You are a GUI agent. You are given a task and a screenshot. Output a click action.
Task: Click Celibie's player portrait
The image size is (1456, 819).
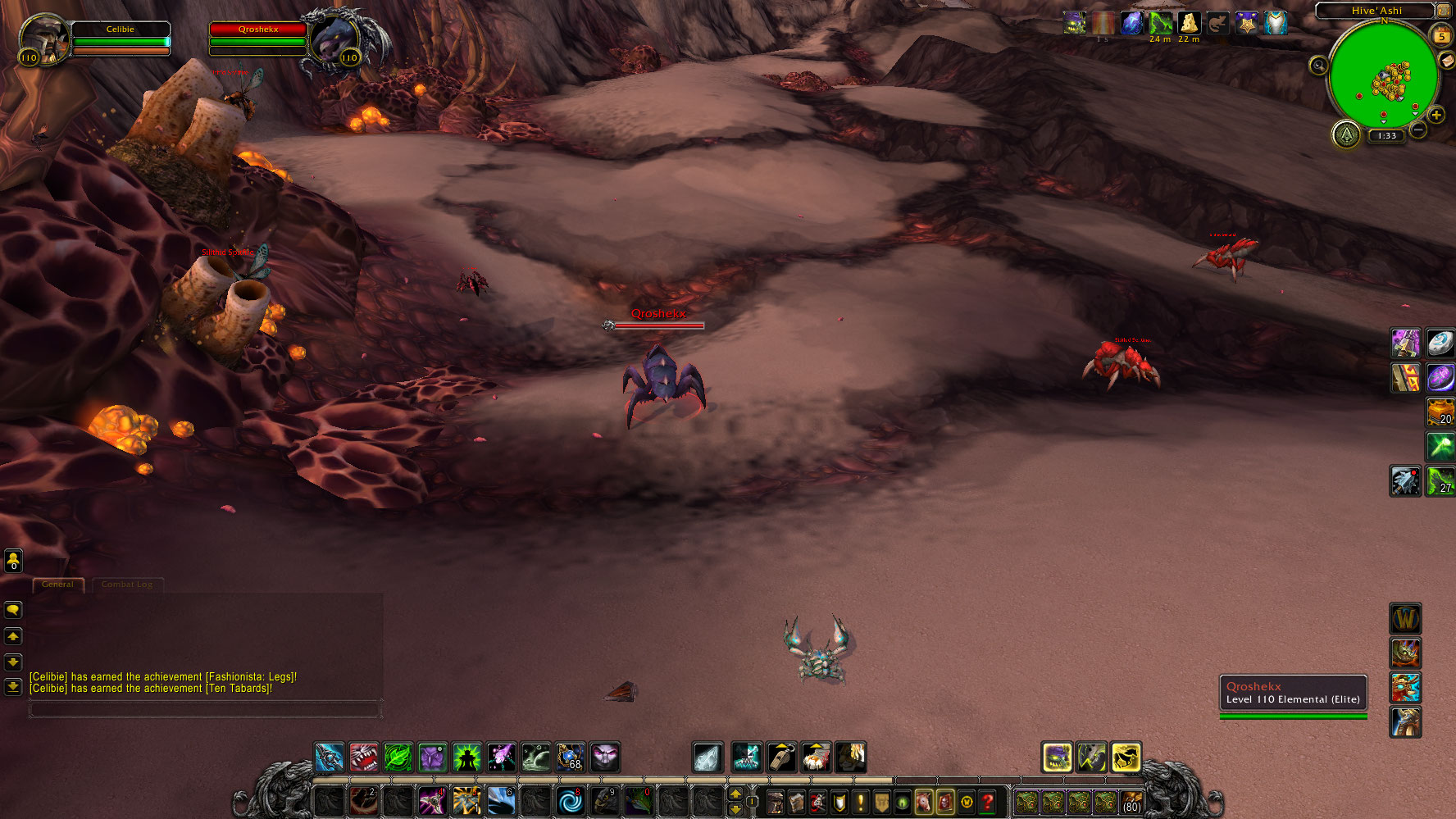pyautogui.click(x=43, y=37)
